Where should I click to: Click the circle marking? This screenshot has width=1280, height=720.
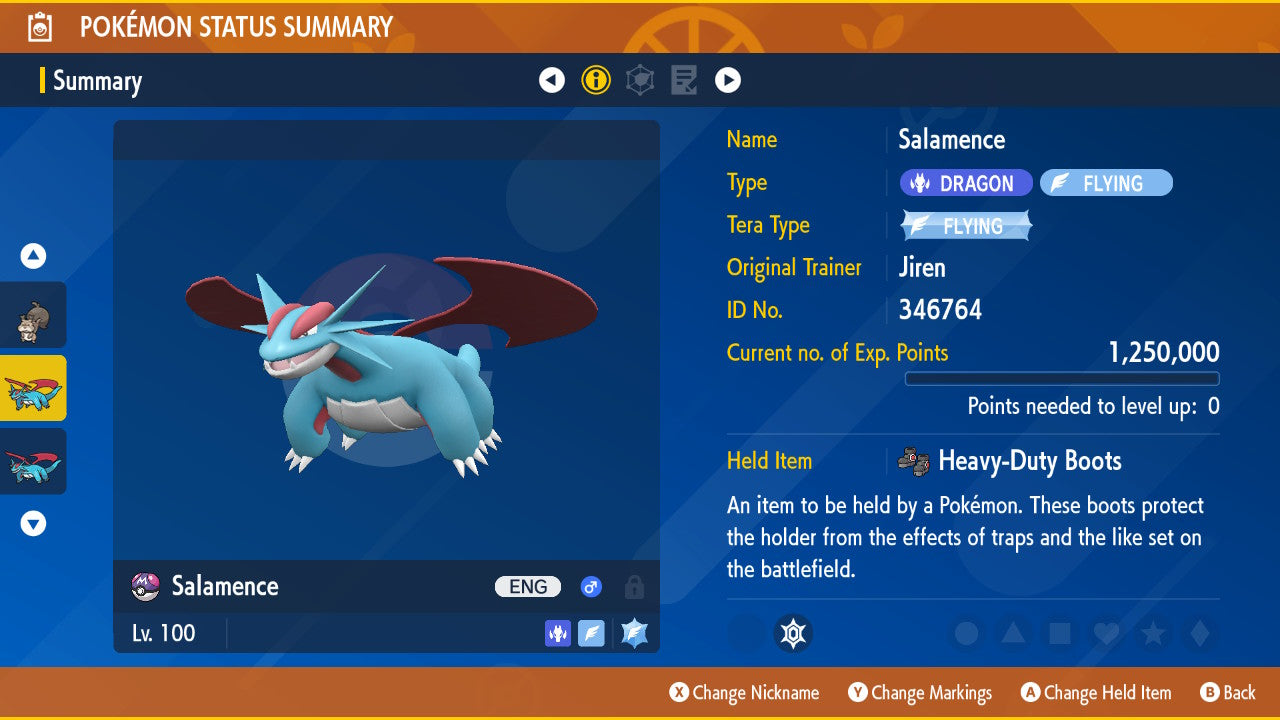[966, 633]
